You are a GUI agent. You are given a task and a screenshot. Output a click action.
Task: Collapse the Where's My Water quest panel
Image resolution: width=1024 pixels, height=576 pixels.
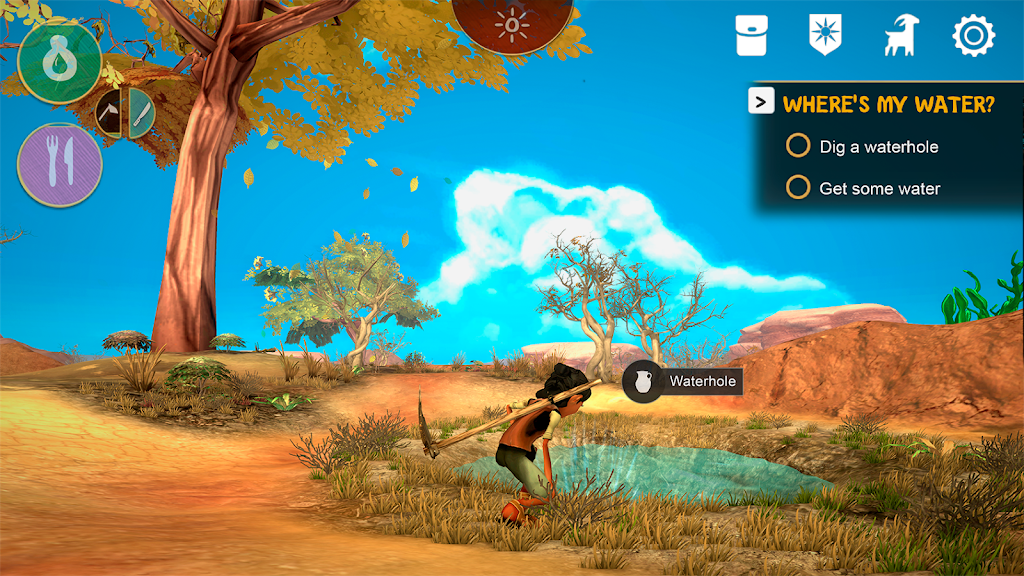point(761,101)
